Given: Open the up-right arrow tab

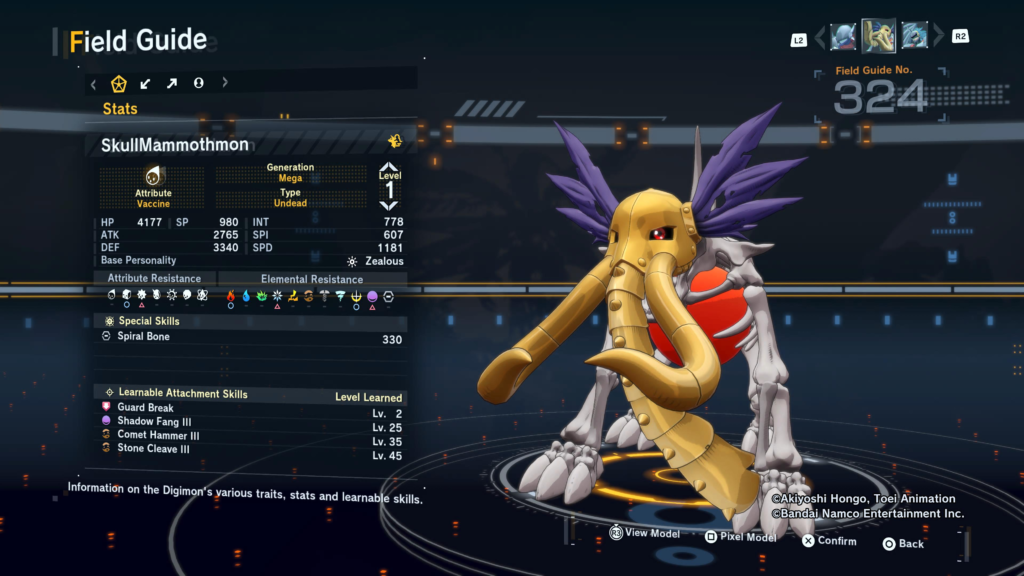Looking at the screenshot, I should tap(172, 83).
